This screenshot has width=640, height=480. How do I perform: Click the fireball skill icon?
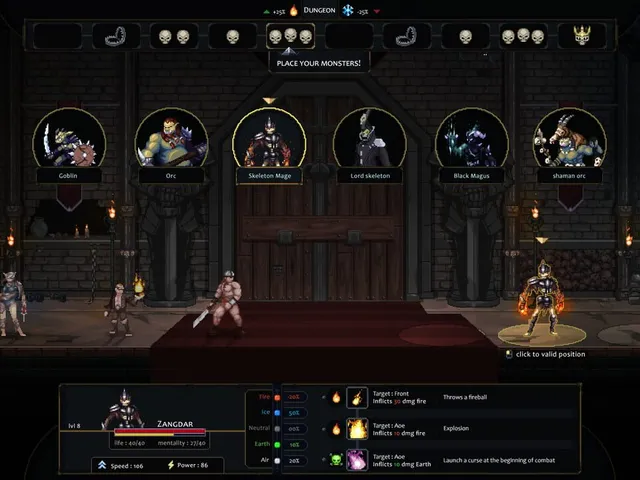click(357, 397)
